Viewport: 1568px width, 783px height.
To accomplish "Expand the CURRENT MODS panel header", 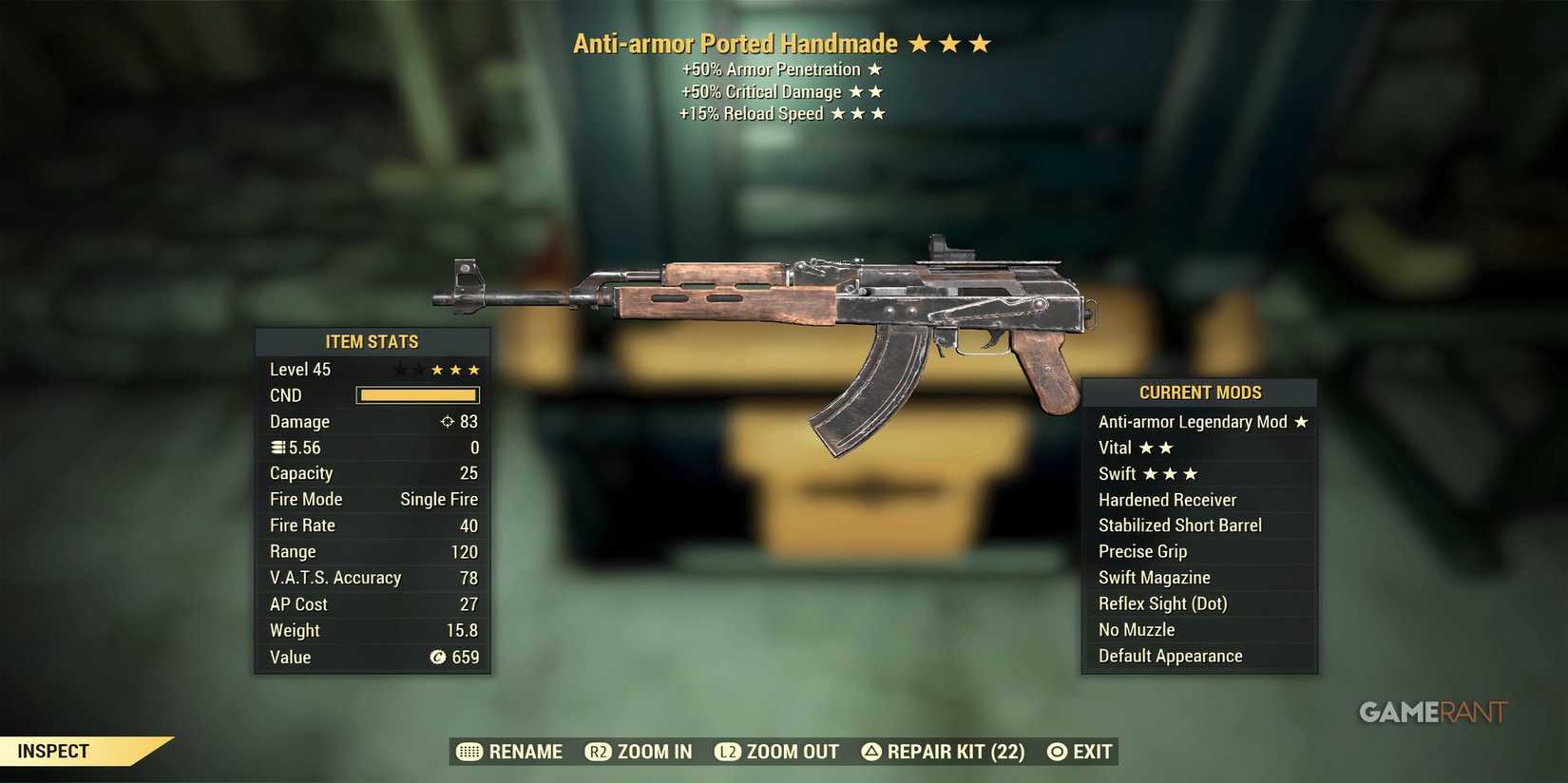I will pyautogui.click(x=1200, y=392).
